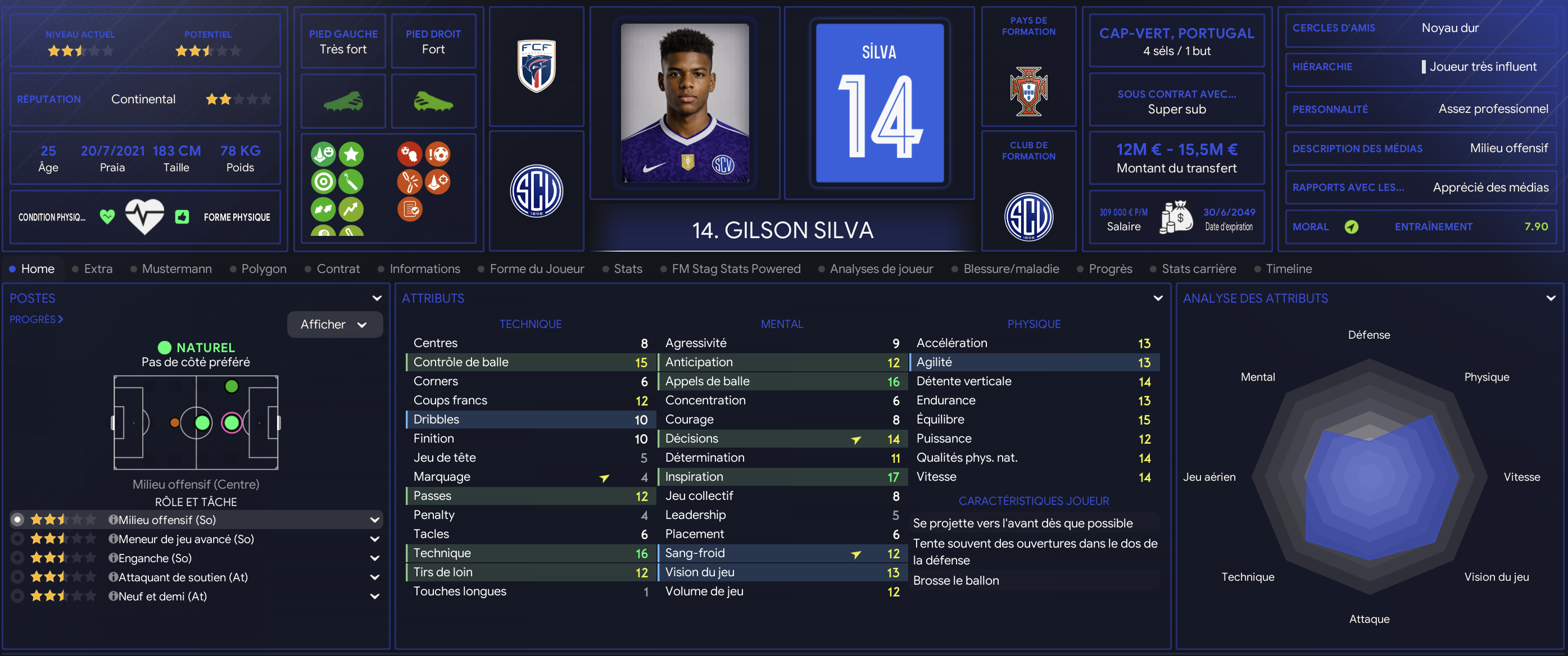Select the Polygon tab
Viewport: 1568px width, 656px height.
[263, 269]
